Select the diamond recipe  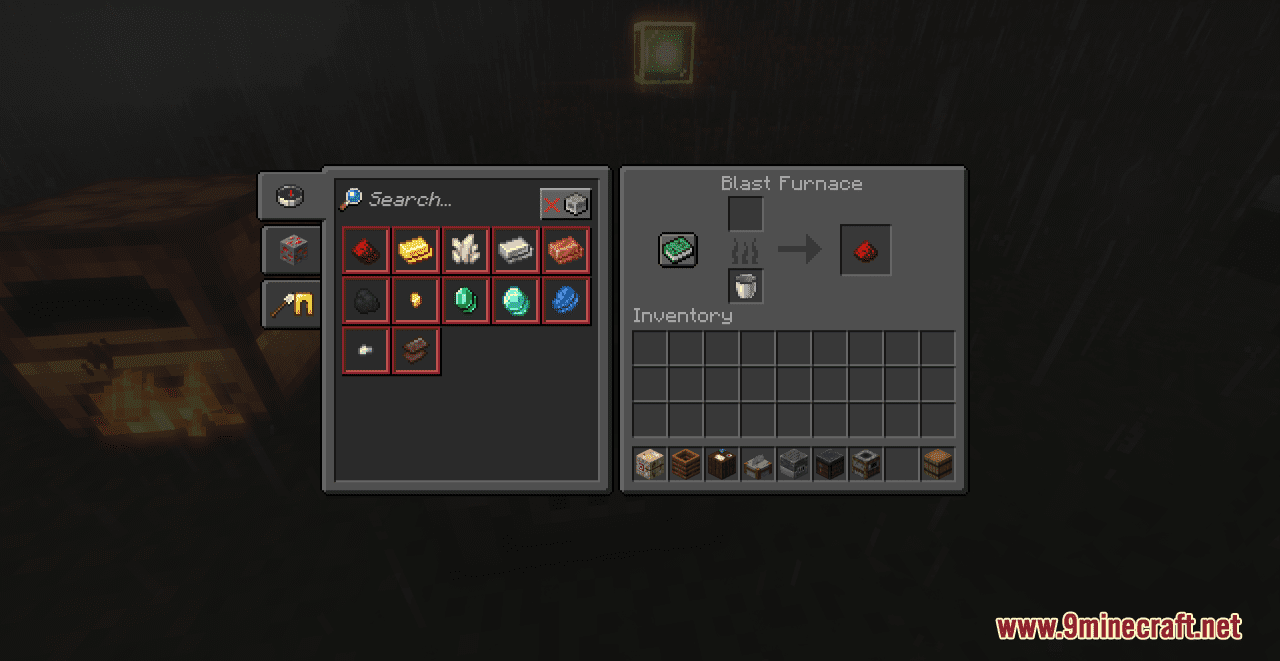coord(516,301)
